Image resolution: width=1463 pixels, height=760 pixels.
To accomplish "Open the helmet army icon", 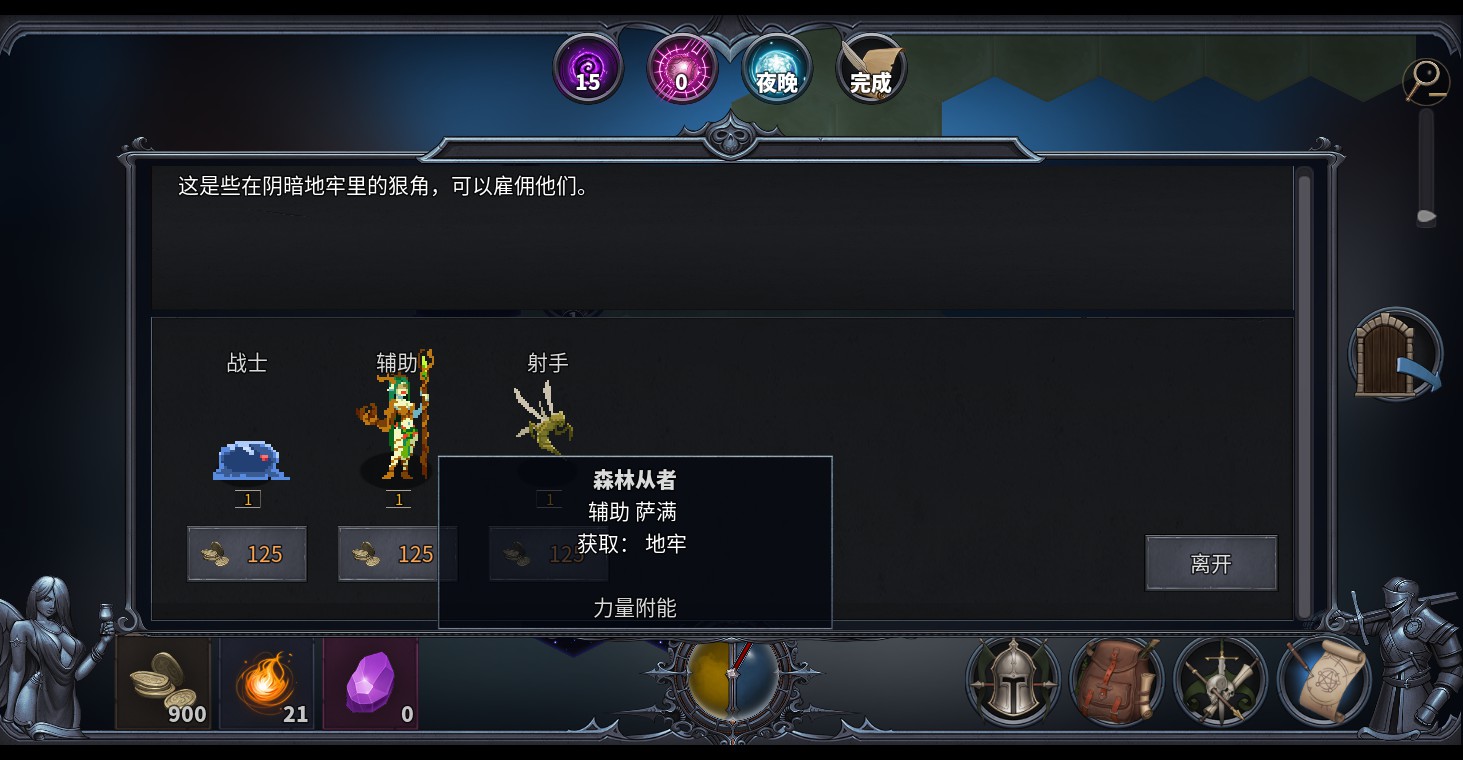I will click(1010, 681).
